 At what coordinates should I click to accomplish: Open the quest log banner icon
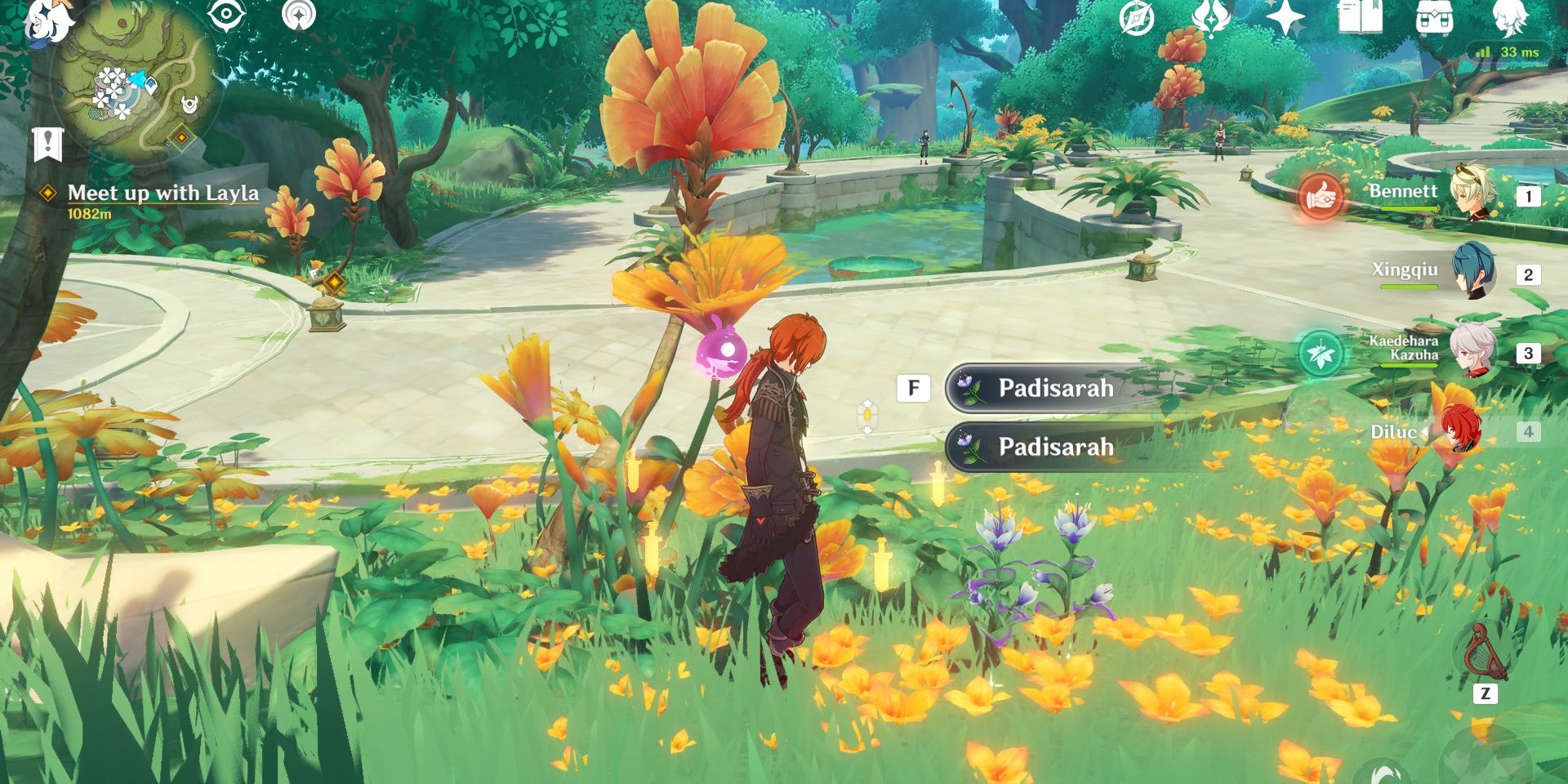point(48,145)
